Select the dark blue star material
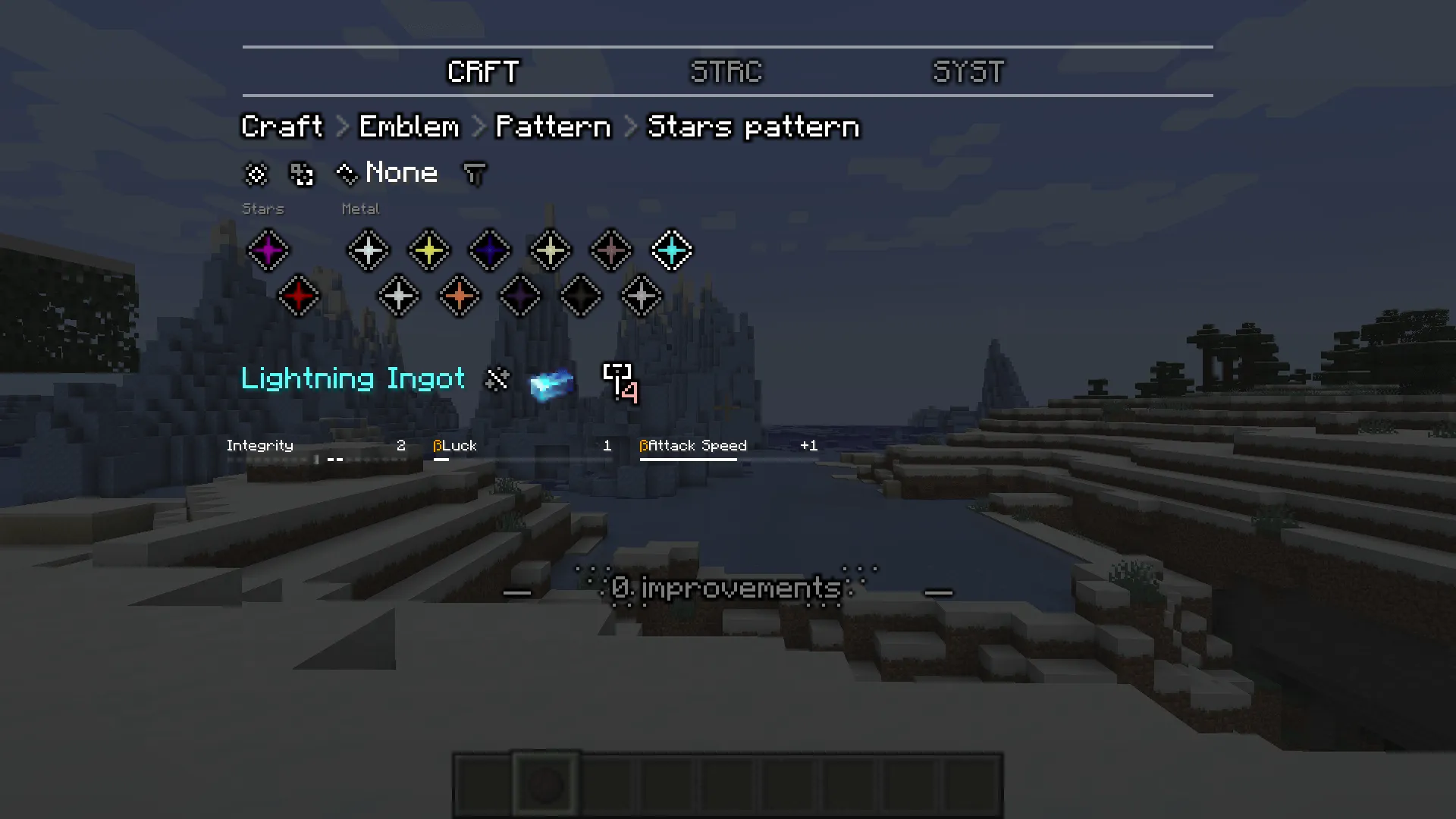The width and height of the screenshot is (1456, 819). 489,250
